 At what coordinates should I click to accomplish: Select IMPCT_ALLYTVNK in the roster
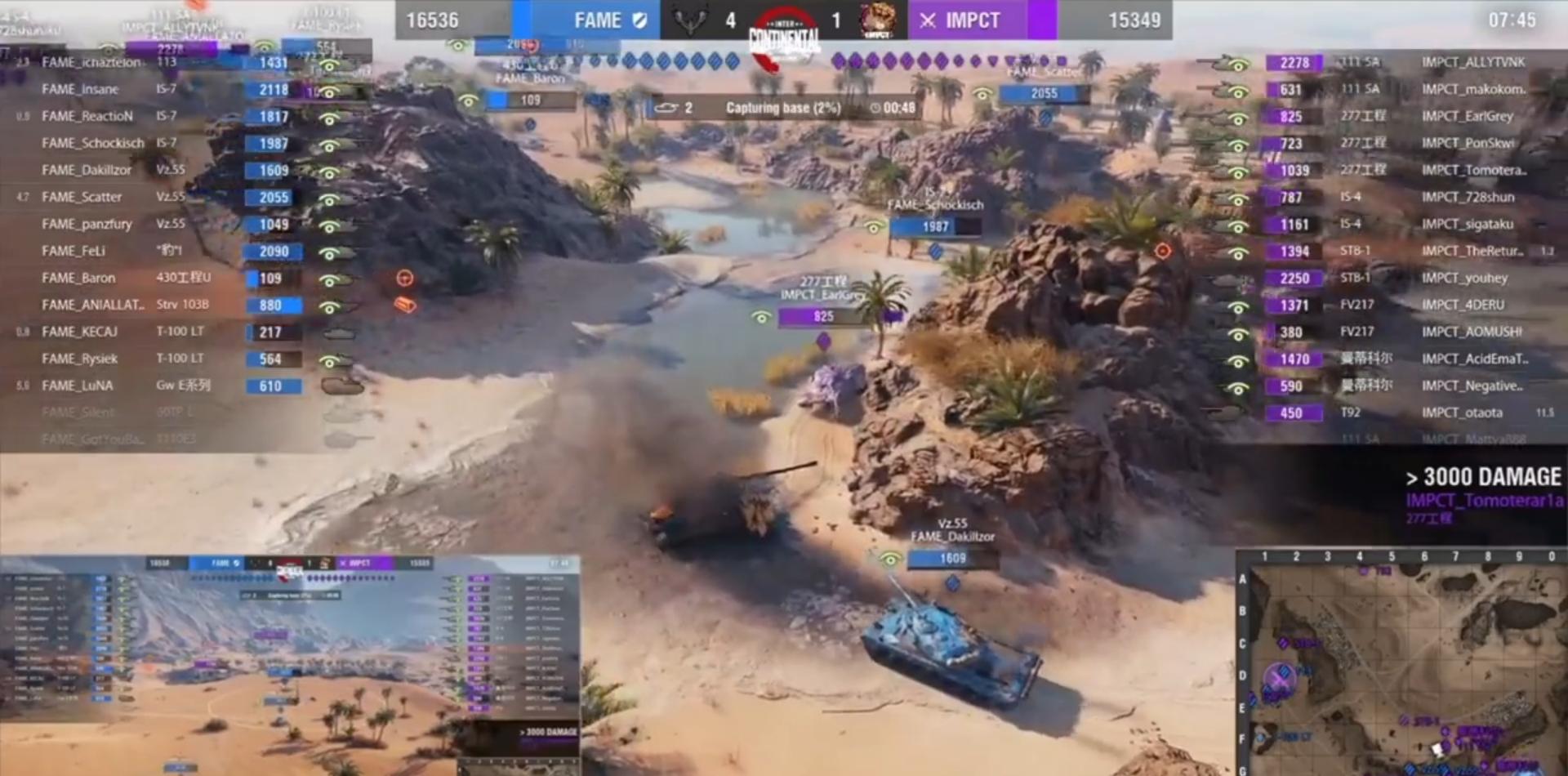click(x=1472, y=62)
